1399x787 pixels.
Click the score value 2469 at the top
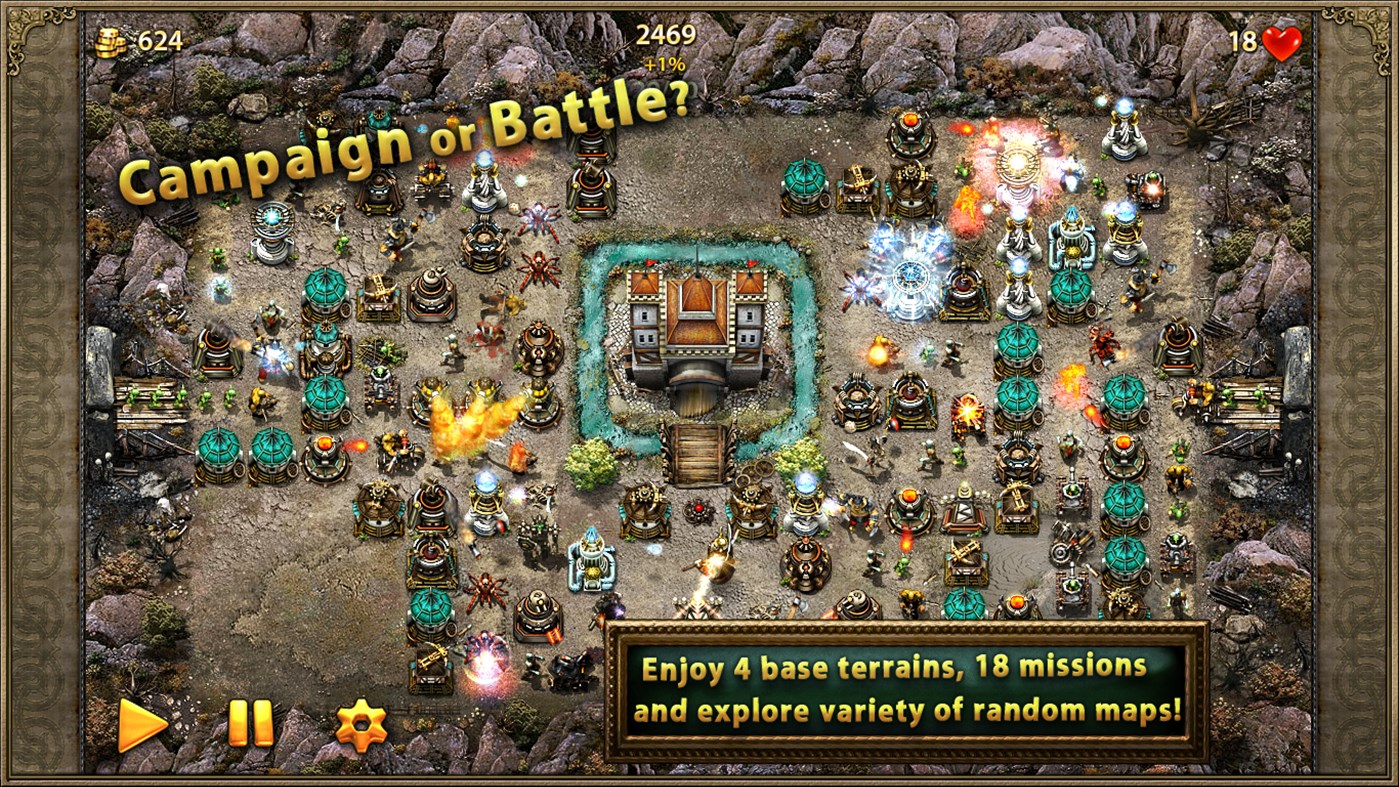pos(665,34)
